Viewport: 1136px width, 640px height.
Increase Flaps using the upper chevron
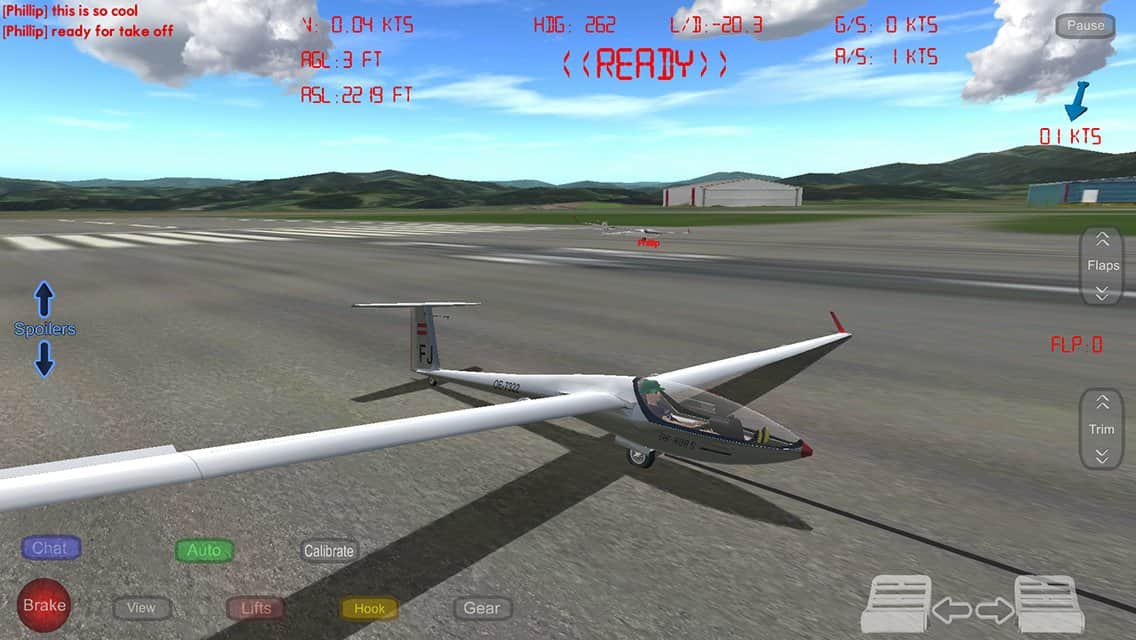pyautogui.click(x=1102, y=240)
